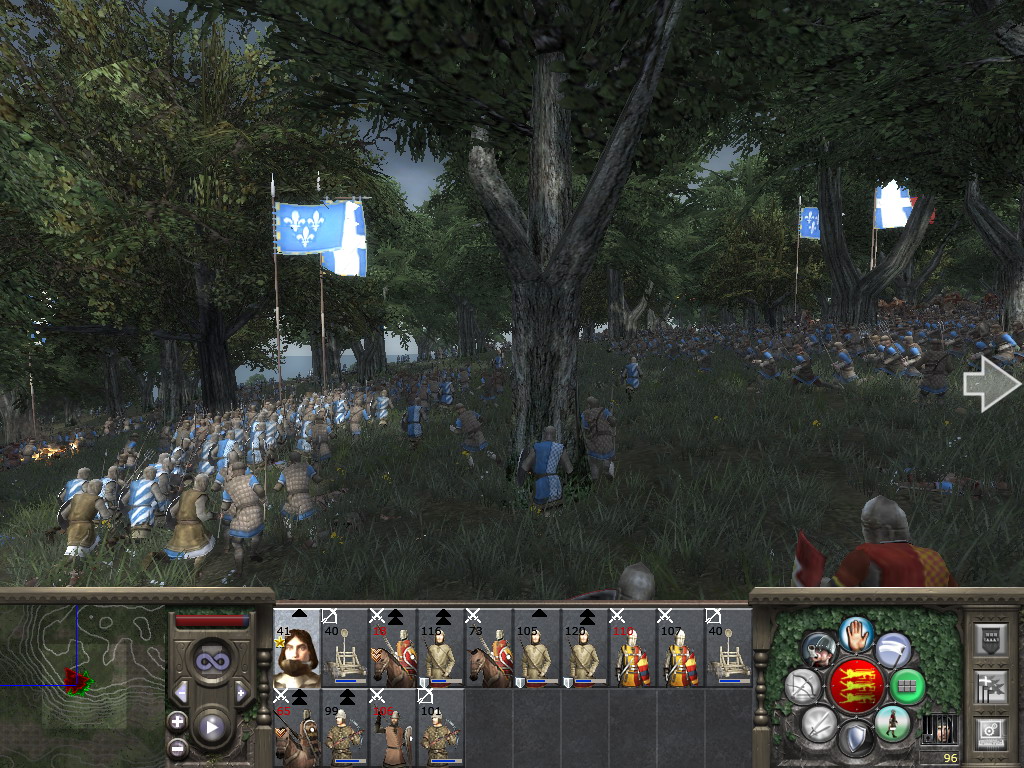The width and height of the screenshot is (1024, 768).
Task: Select the 65-man cavalry unit card
Action: click(x=297, y=727)
